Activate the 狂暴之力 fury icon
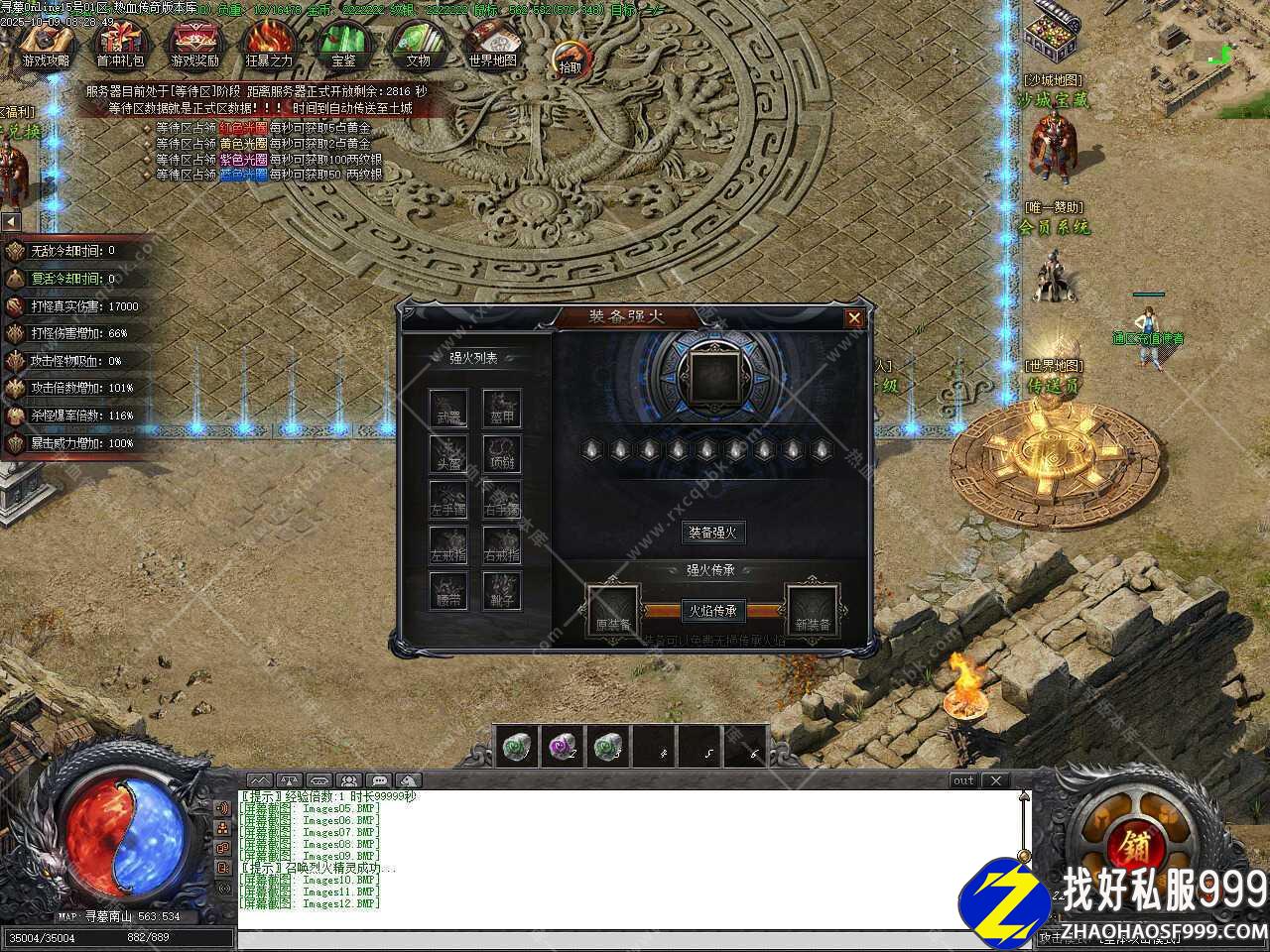Viewport: 1270px width, 952px height. click(x=269, y=45)
